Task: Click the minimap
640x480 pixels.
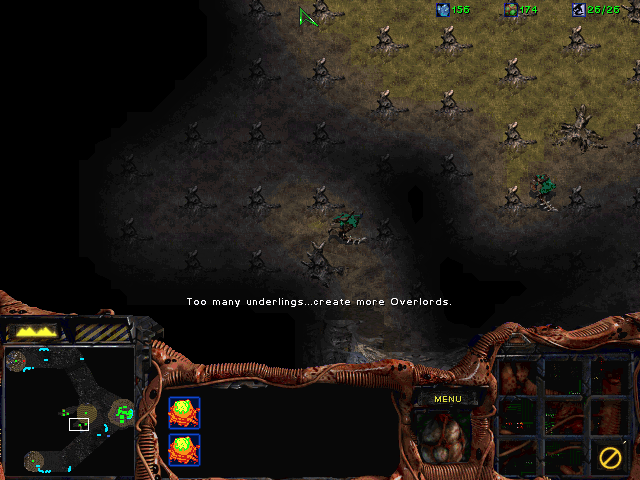Action: point(69,410)
